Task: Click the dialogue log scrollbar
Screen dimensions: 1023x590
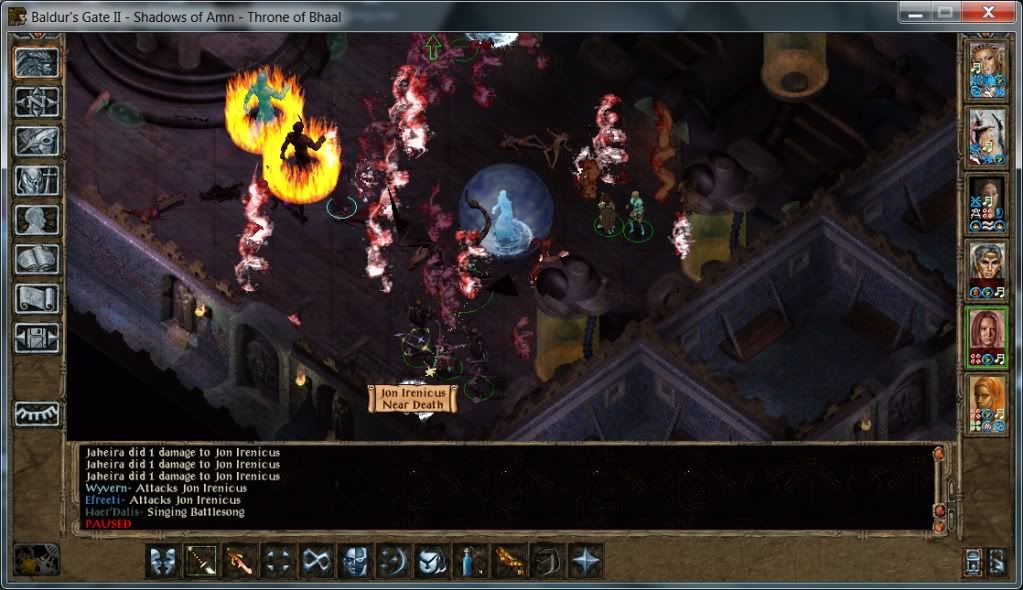Action: (938, 488)
